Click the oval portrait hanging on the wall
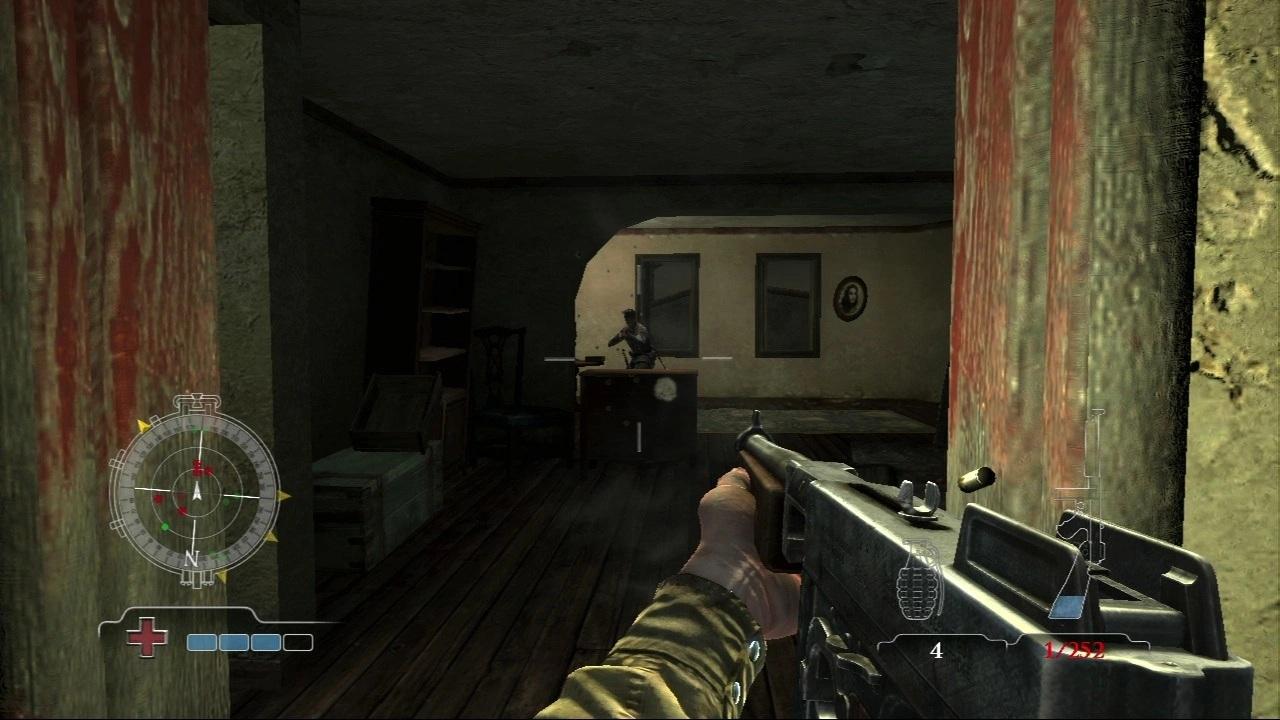The width and height of the screenshot is (1280, 720). tap(850, 300)
